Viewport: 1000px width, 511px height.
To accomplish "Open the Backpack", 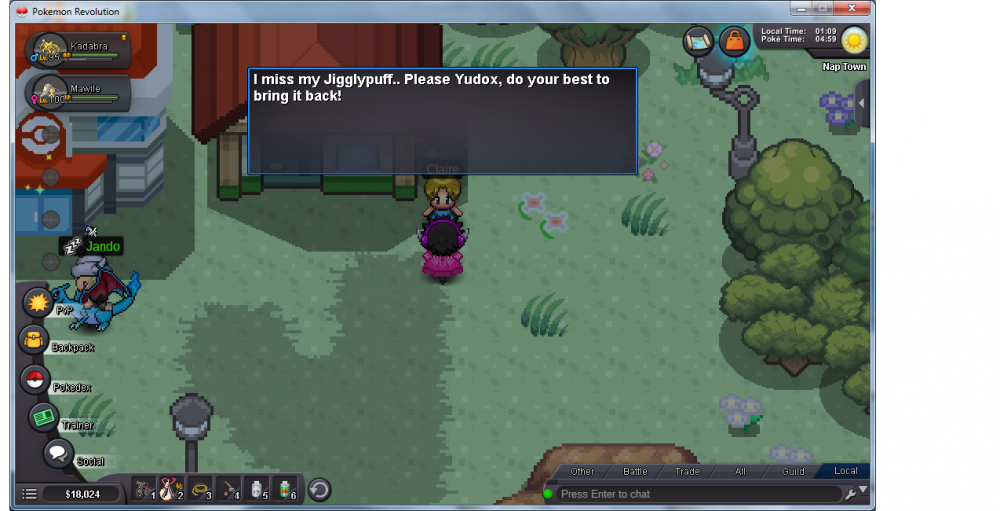I will point(34,340).
